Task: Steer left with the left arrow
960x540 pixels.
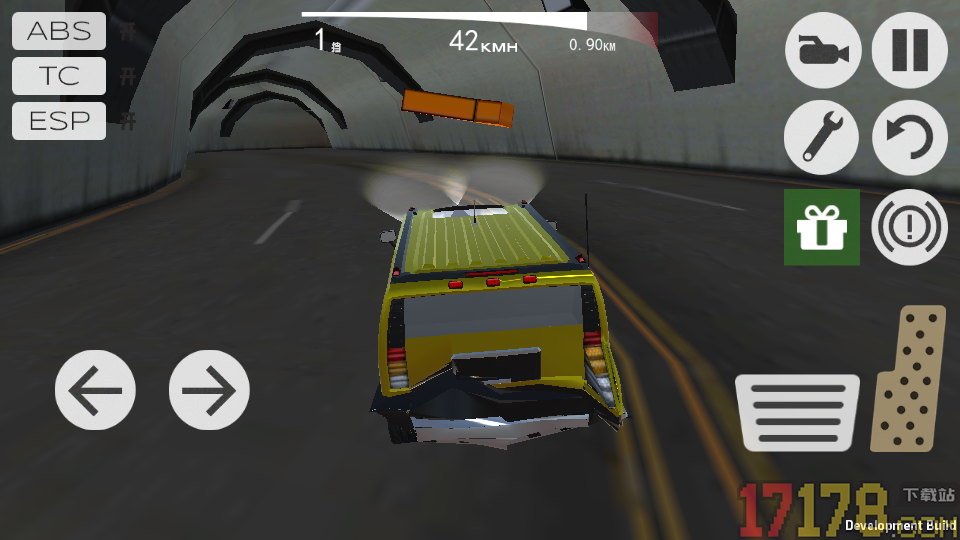Action: [95, 390]
